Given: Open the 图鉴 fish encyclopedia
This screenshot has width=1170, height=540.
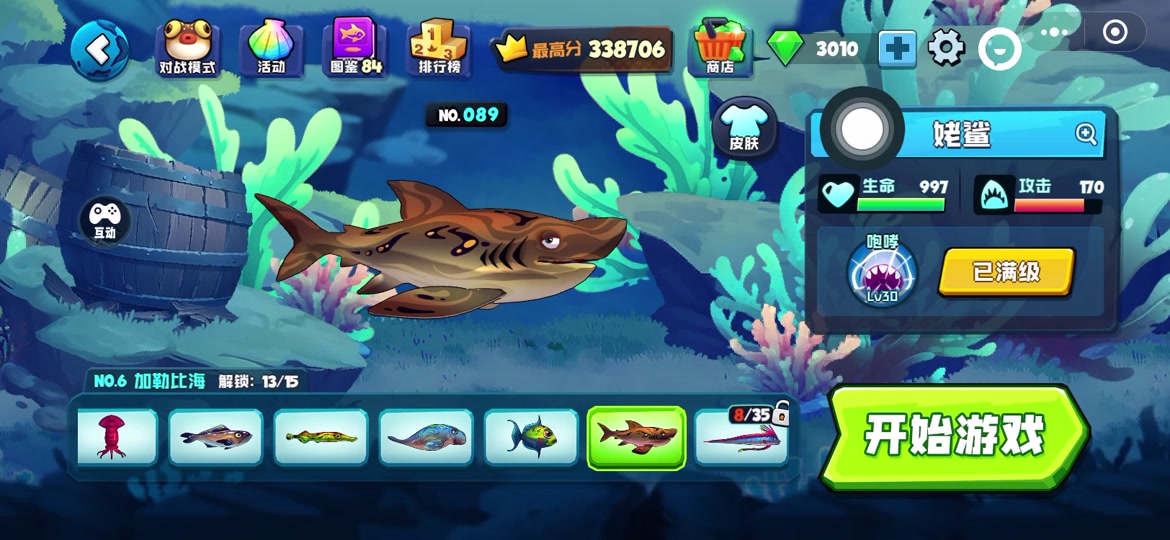Looking at the screenshot, I should (x=355, y=48).
